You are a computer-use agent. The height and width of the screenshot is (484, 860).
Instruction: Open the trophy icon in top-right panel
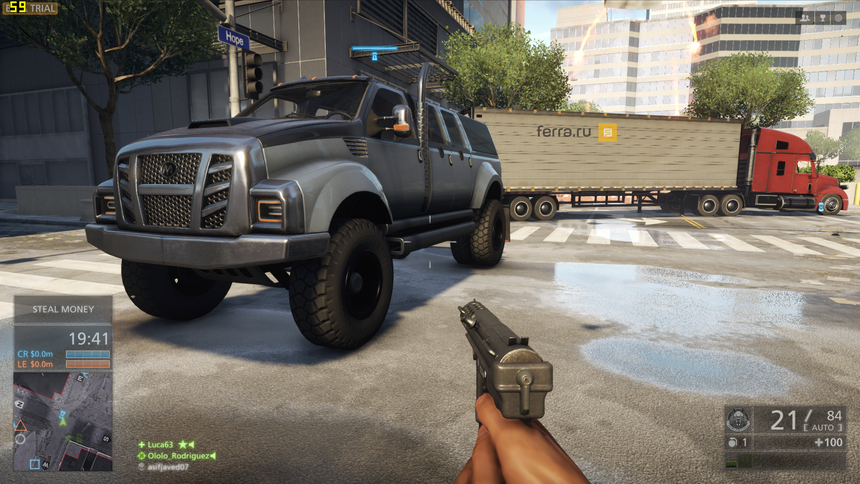tap(821, 17)
